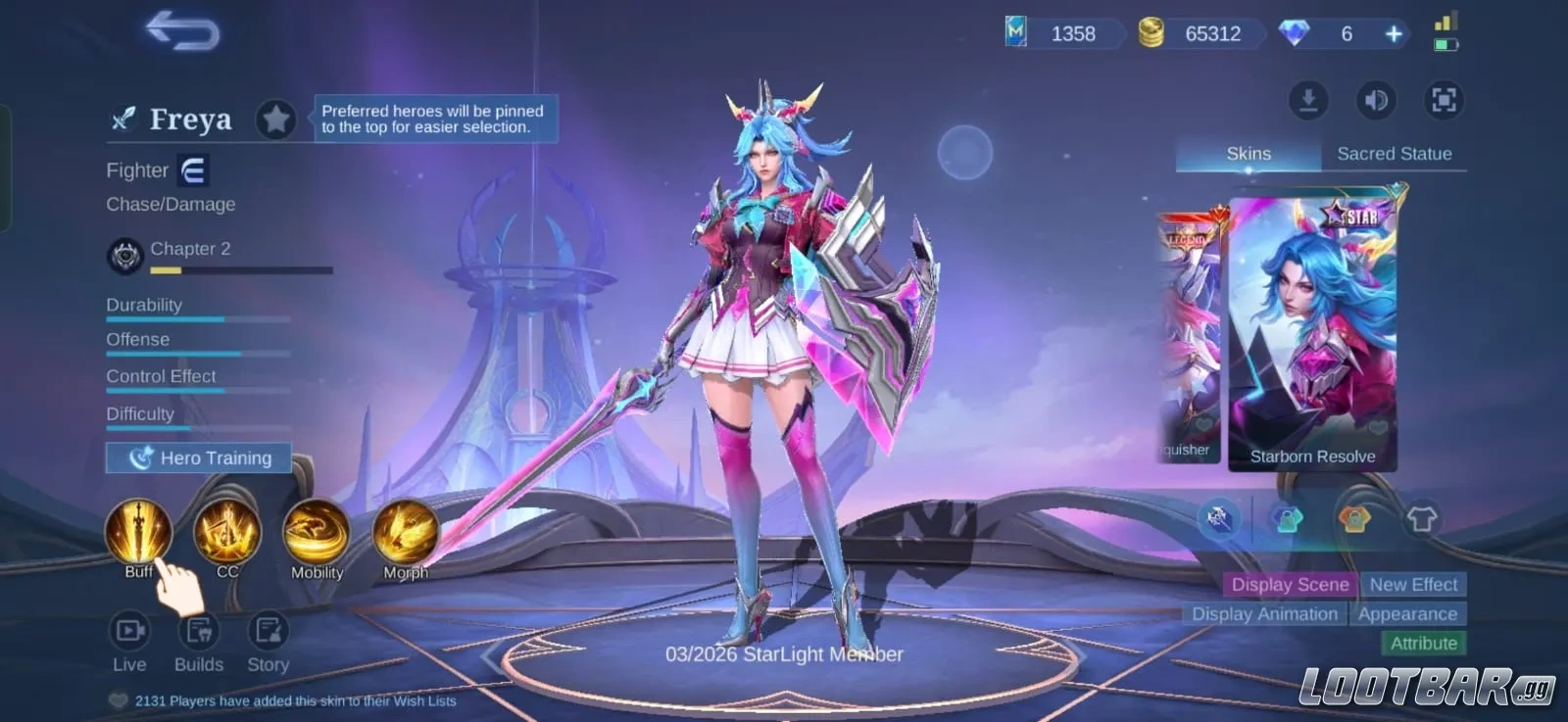Stay on the Skins tab

click(1248, 153)
